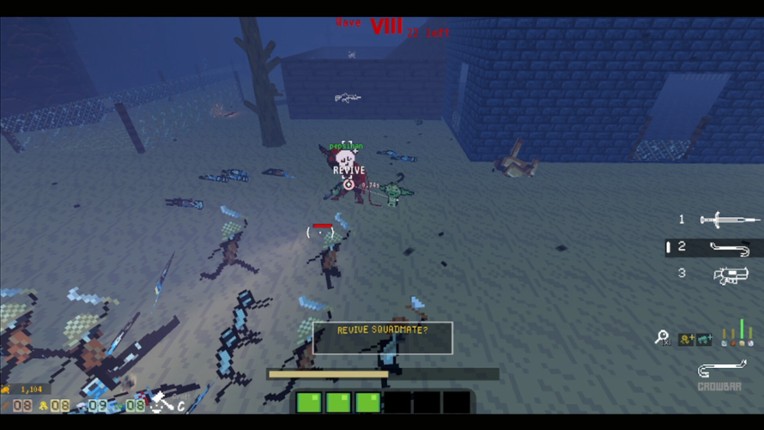Switch to the gun in weapon slot 3
The width and height of the screenshot is (764, 430).
point(727,274)
